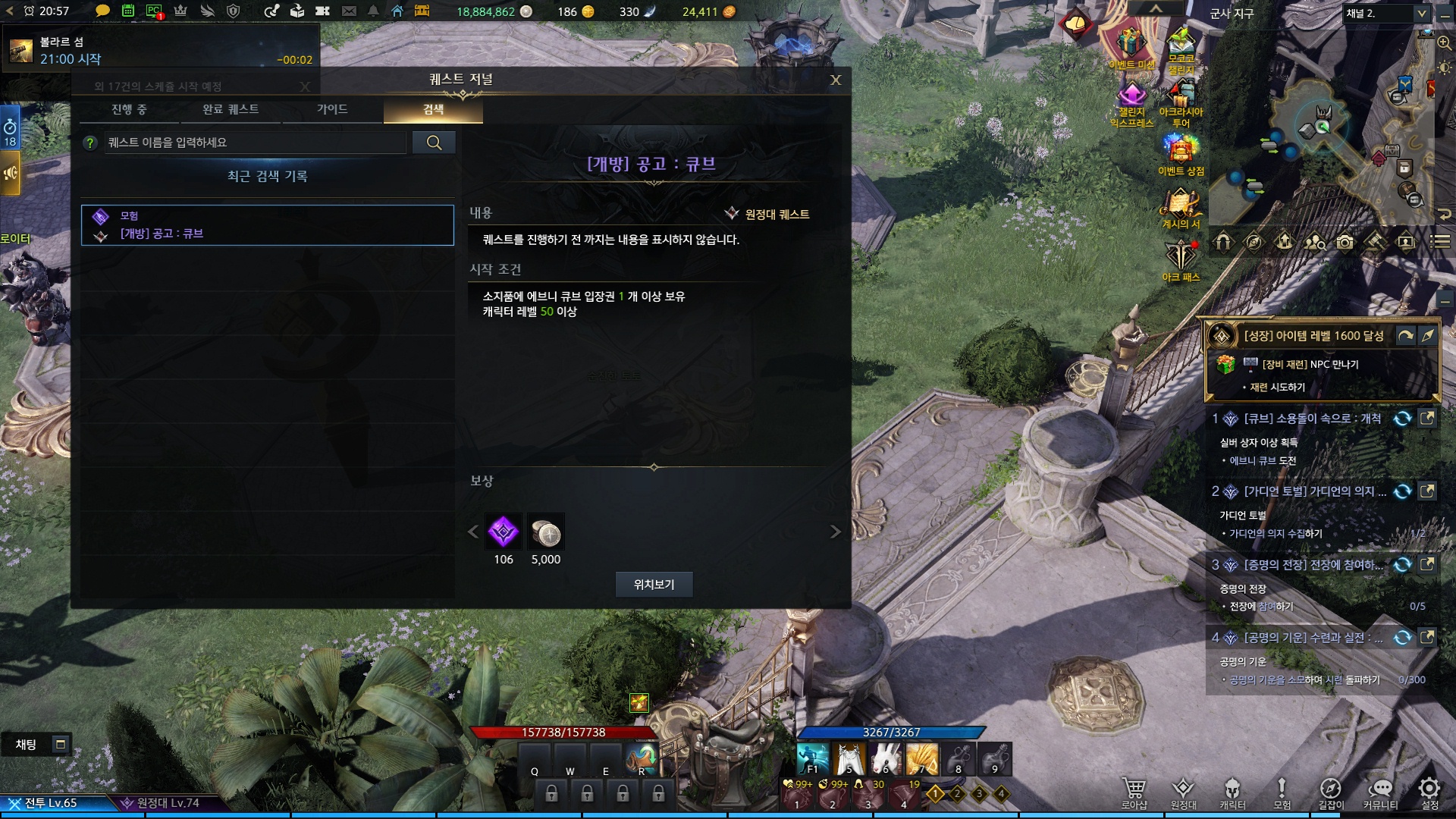Select the [개방] 공고 : 큐브 search result
Viewport: 1456px width, 819px height.
(x=268, y=225)
